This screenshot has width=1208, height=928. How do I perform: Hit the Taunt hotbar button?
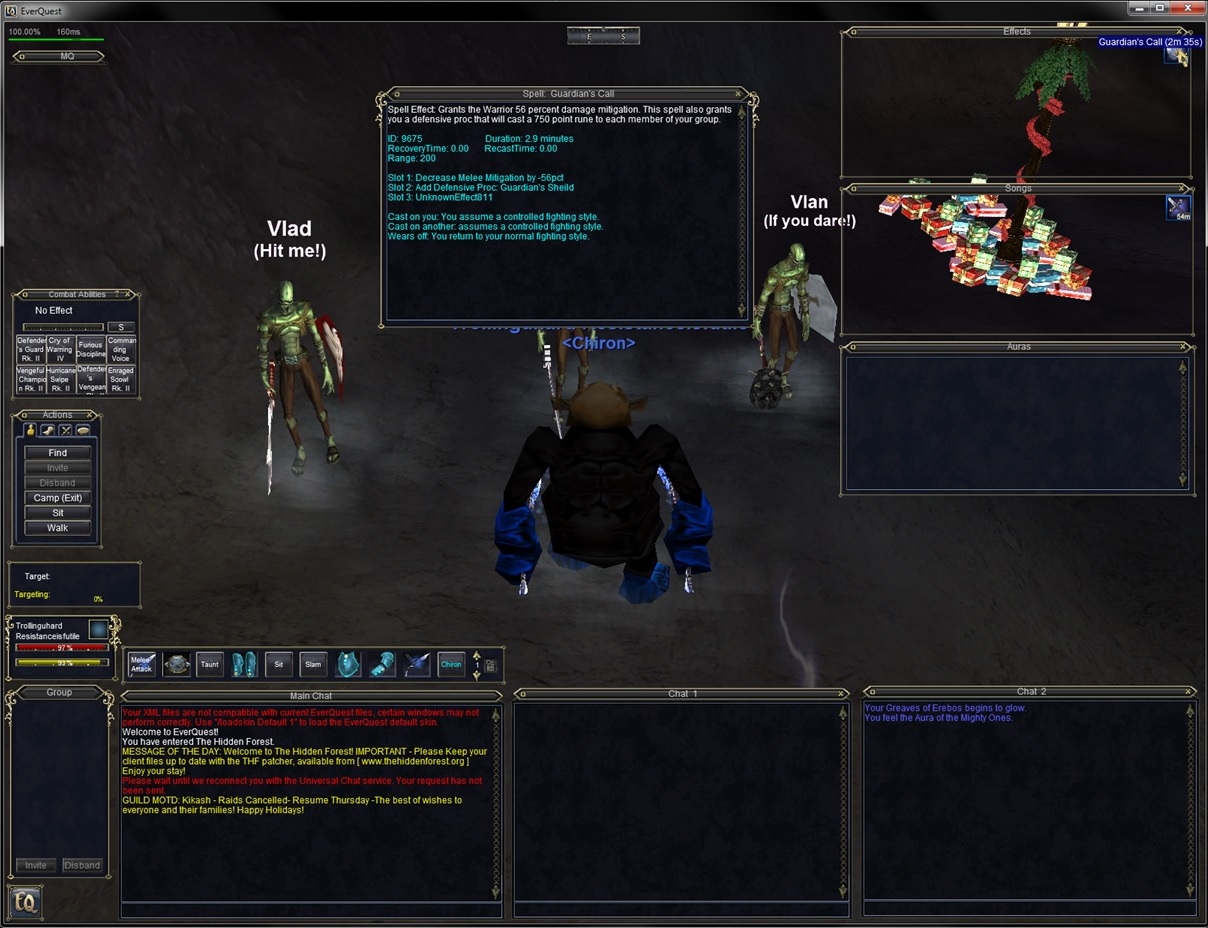point(209,664)
